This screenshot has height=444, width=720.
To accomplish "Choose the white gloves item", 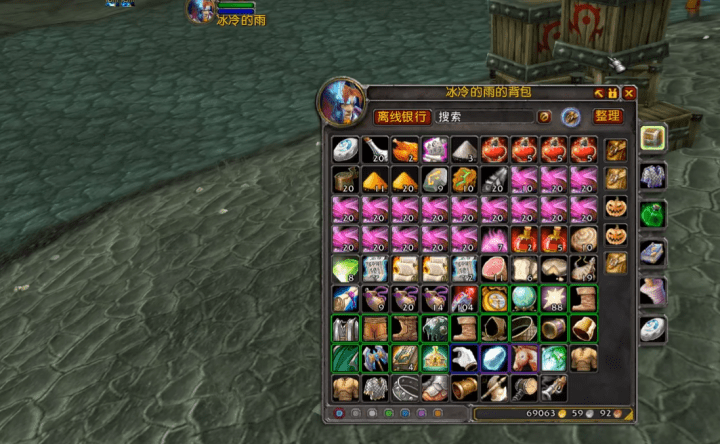I will tap(464, 358).
